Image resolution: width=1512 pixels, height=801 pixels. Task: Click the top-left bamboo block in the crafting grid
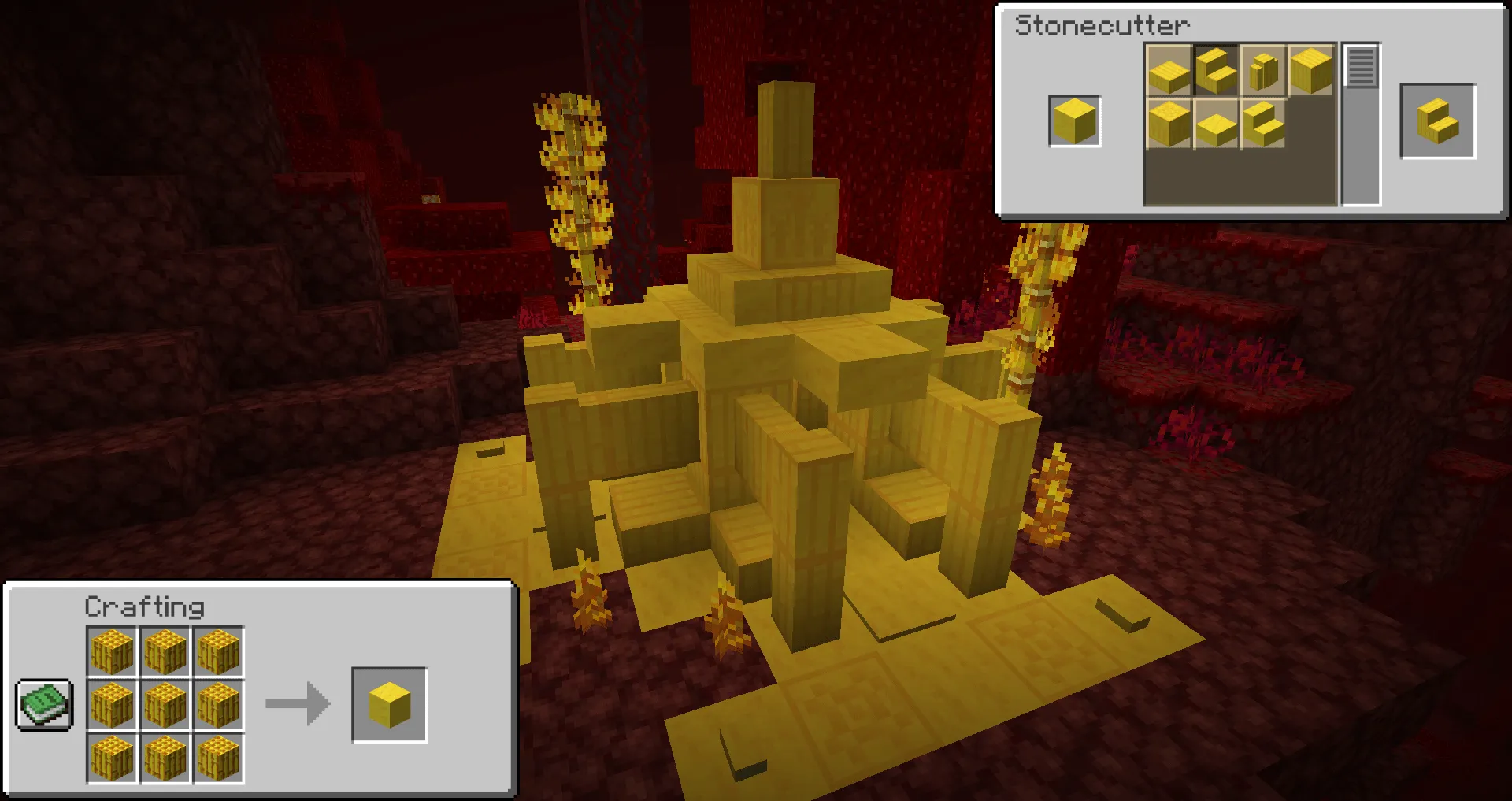point(113,650)
